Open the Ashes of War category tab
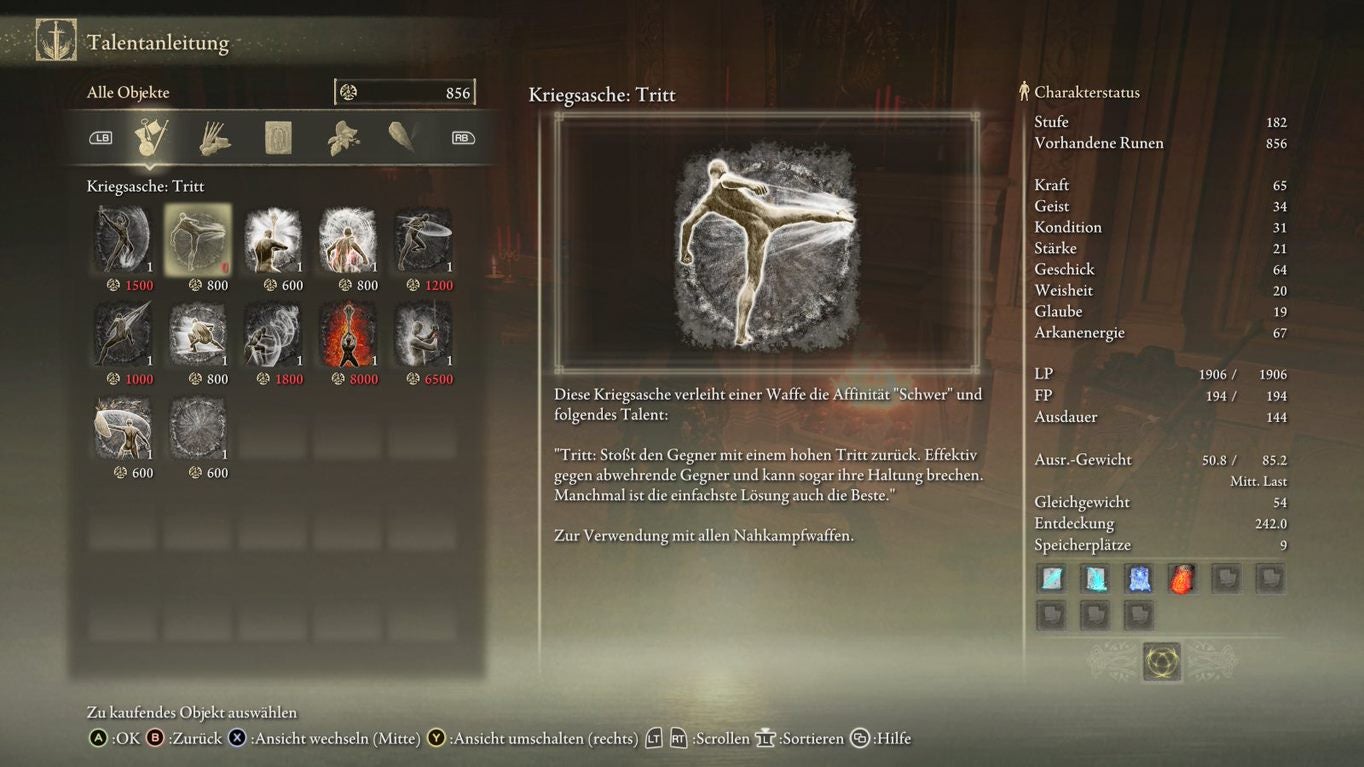This screenshot has height=767, width=1364. [x=152, y=137]
